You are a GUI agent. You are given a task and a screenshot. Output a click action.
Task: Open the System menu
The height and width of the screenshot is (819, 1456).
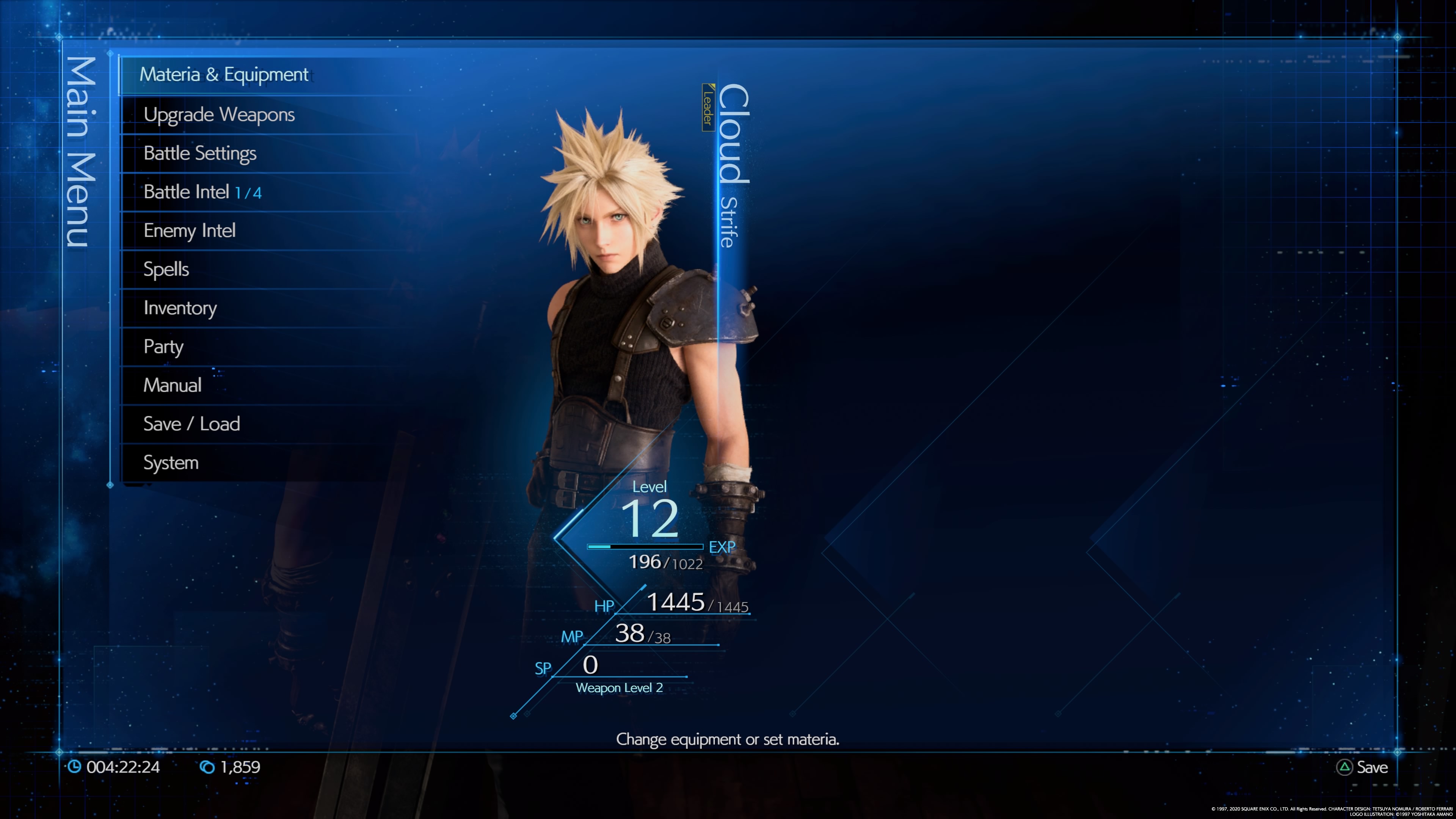[x=171, y=463]
